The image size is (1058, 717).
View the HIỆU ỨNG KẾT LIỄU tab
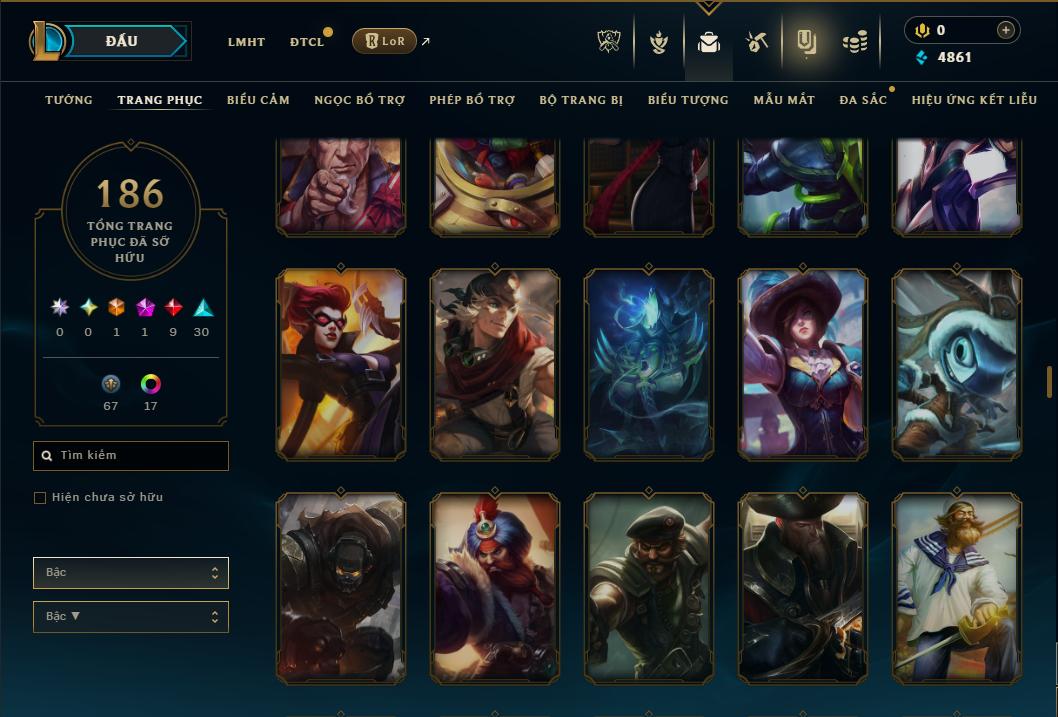[974, 100]
